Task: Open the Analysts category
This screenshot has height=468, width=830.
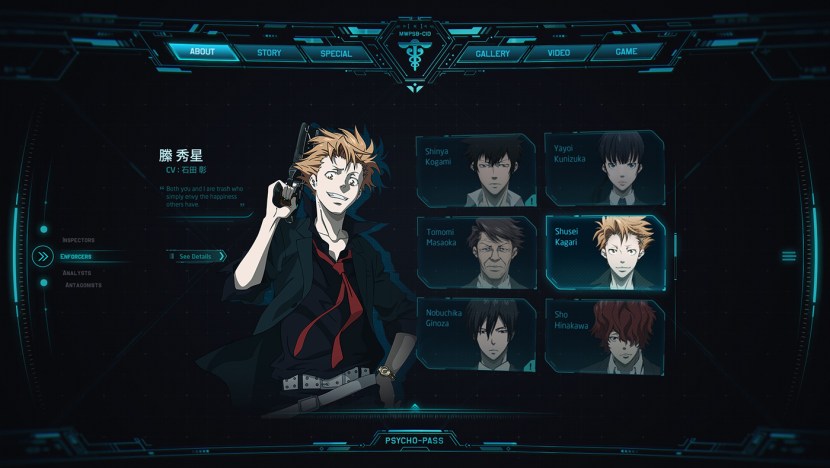Action: 76,272
